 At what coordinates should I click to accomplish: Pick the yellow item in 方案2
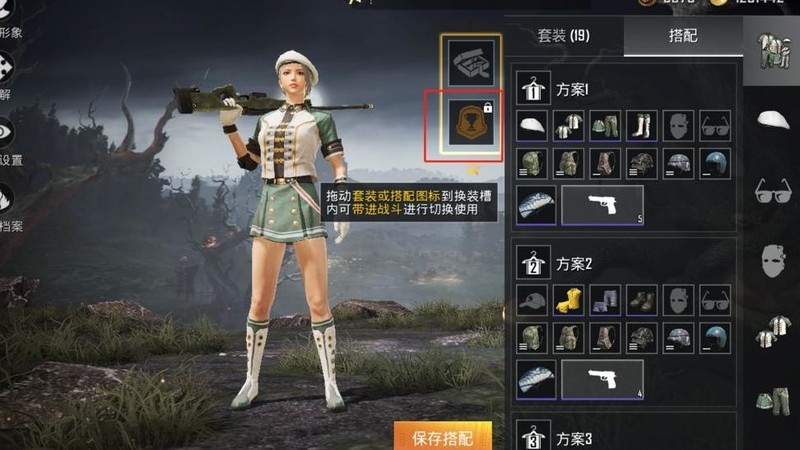click(x=569, y=300)
